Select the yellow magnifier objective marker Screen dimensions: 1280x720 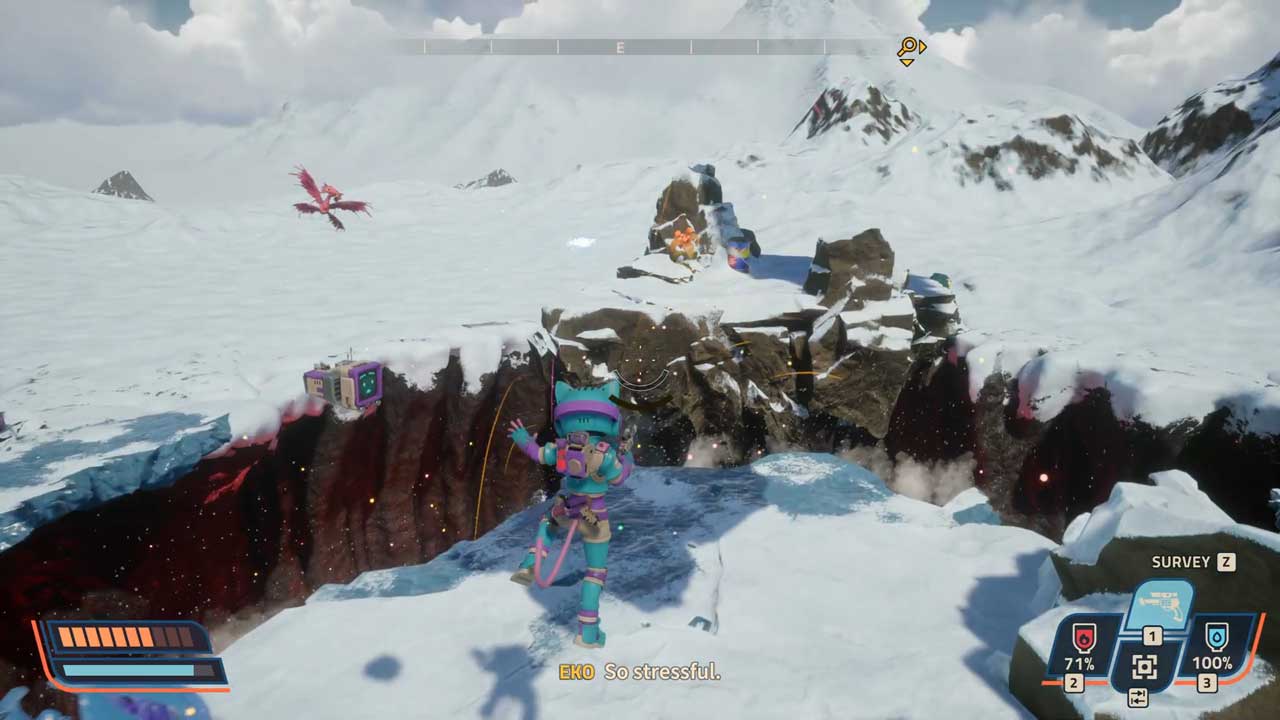tap(908, 48)
